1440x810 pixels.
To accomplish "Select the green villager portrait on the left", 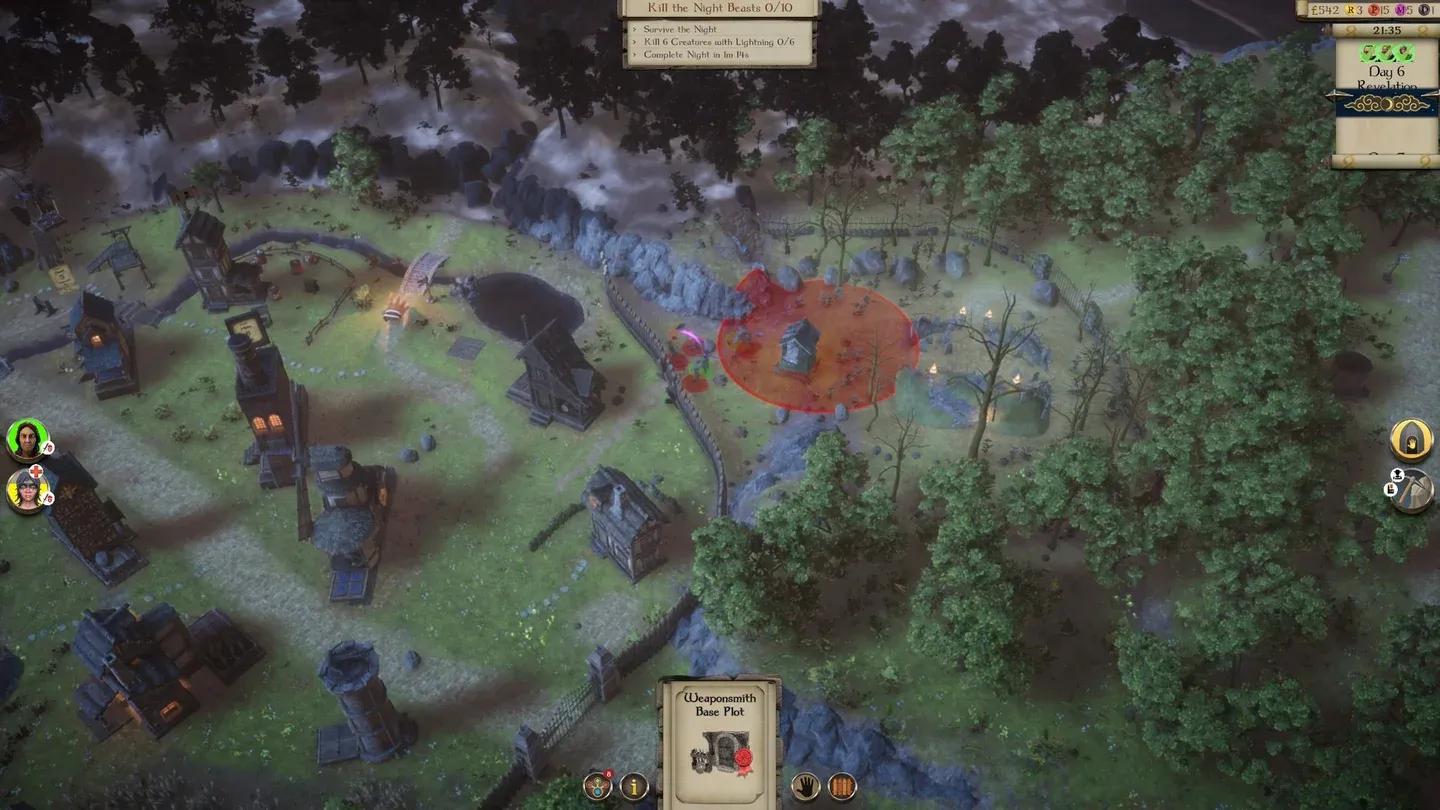I will pos(26,438).
